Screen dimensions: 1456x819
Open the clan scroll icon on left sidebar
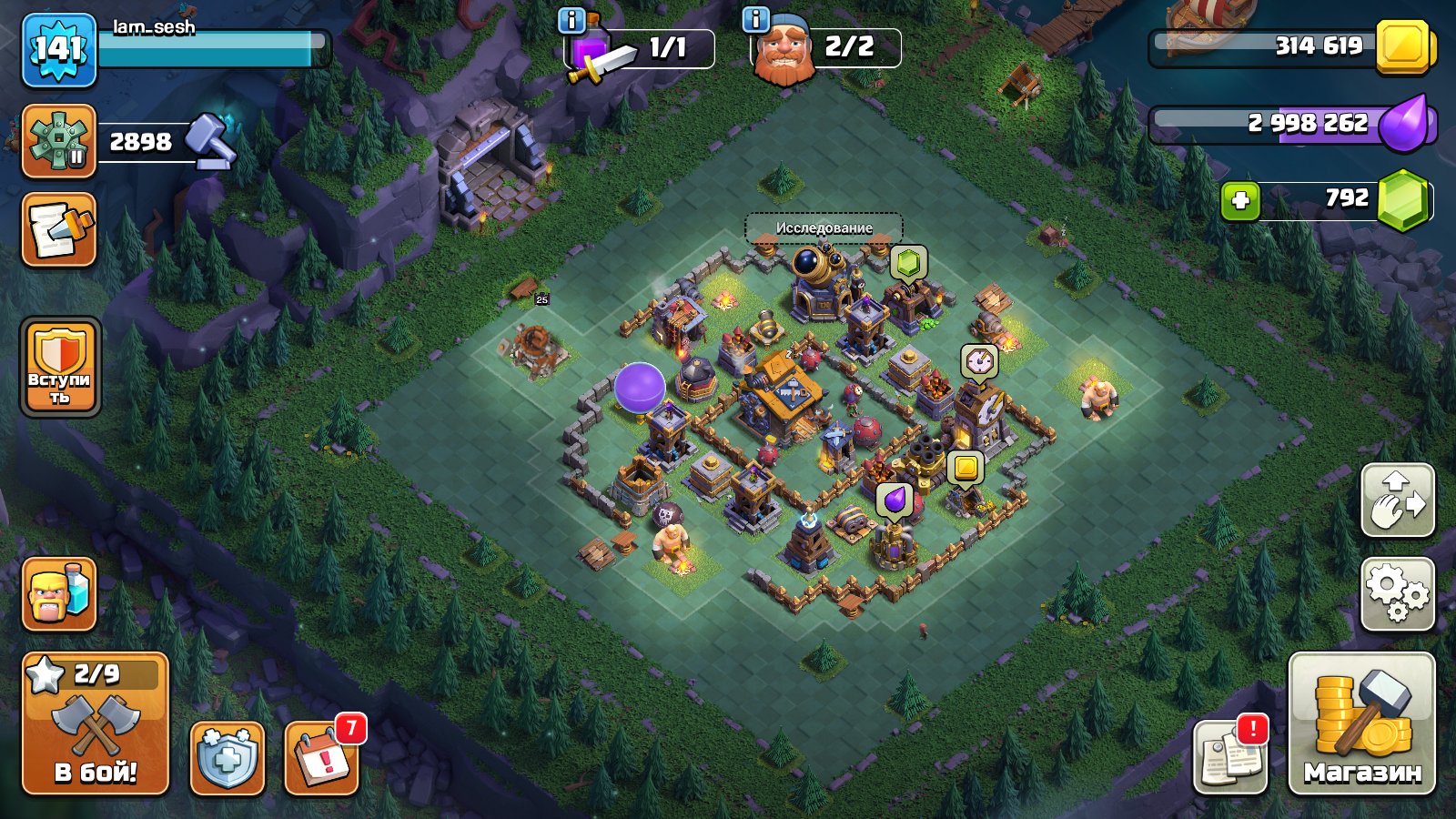[x=58, y=230]
